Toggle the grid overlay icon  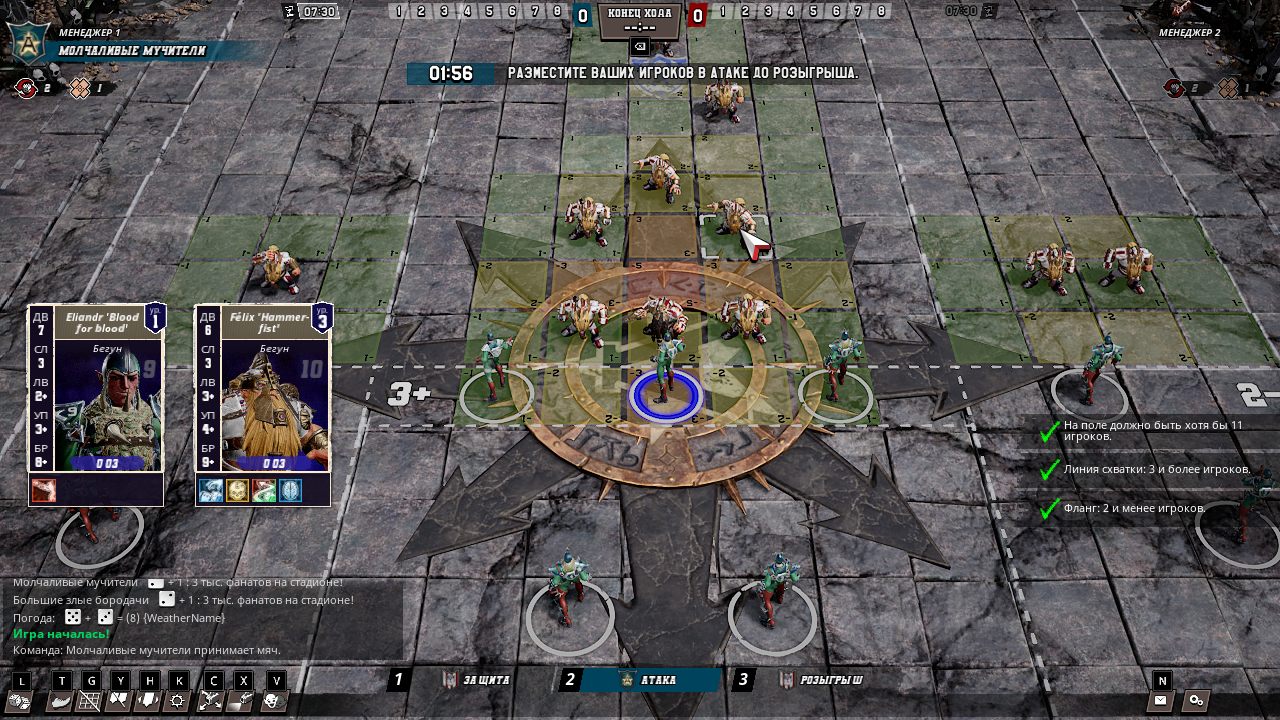(x=89, y=703)
